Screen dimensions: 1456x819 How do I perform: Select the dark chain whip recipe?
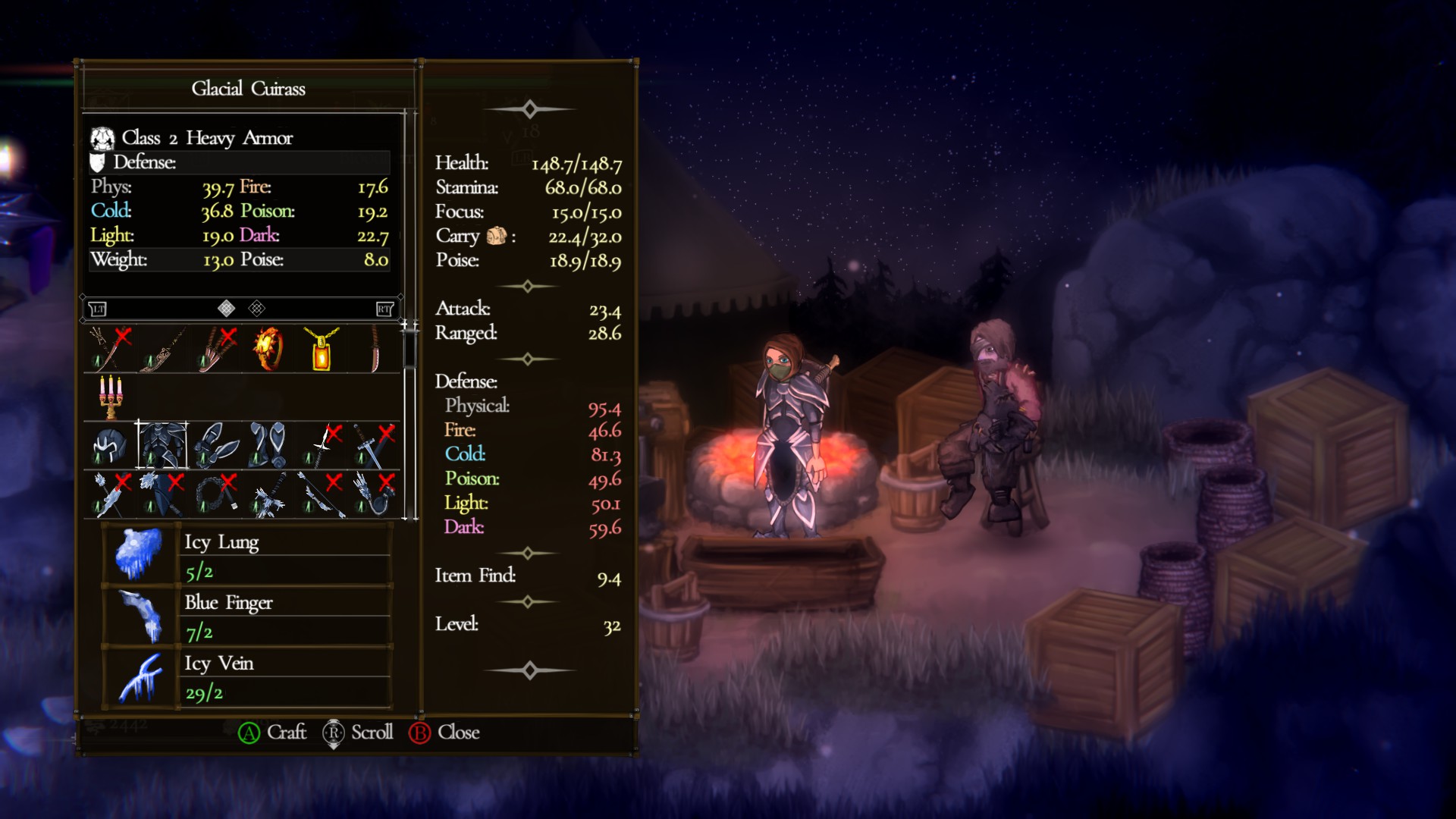(215, 494)
